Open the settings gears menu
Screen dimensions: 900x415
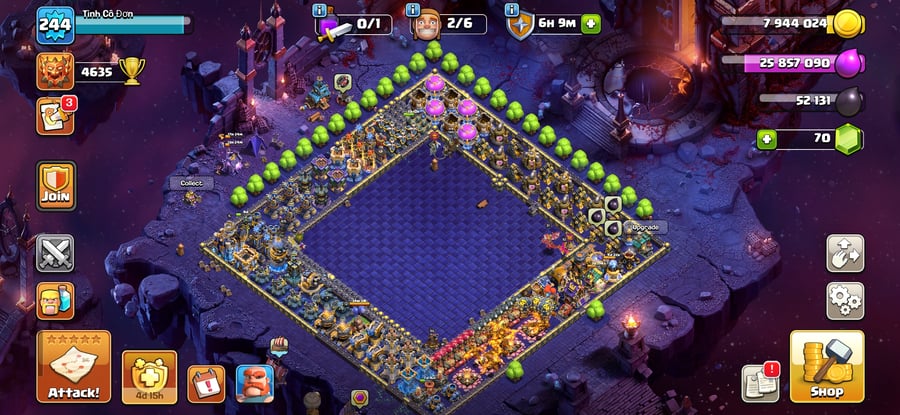(845, 299)
